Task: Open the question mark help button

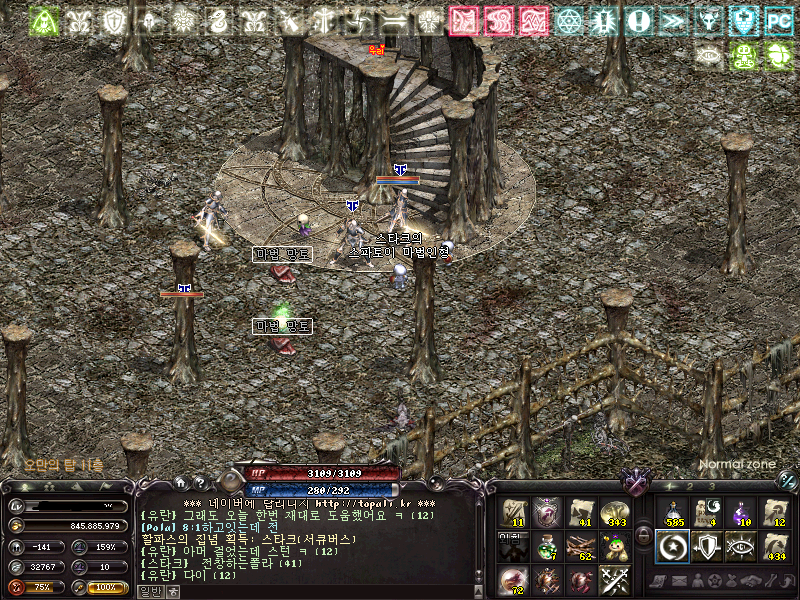Action: [199, 482]
